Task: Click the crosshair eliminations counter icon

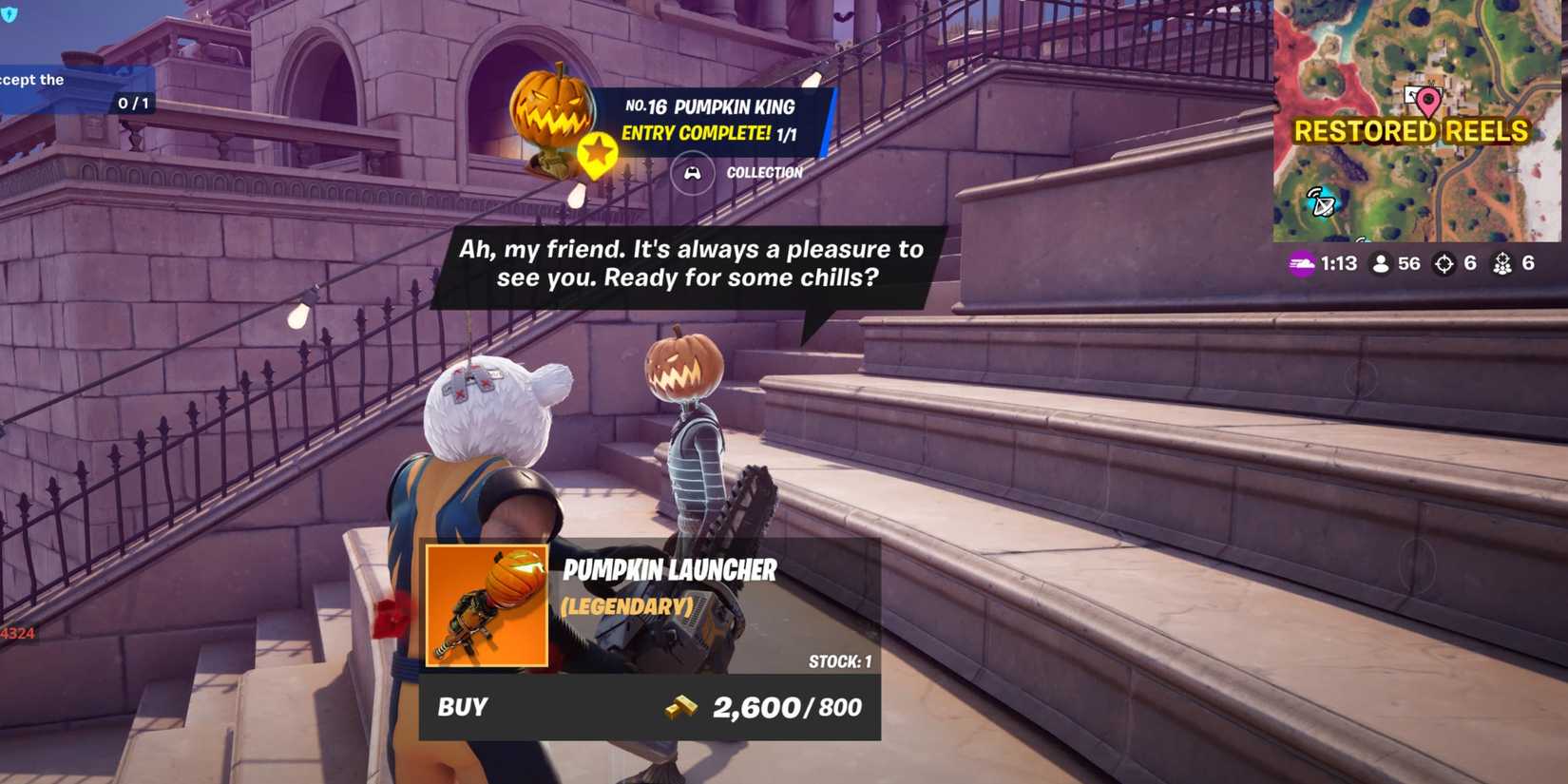Action: [1445, 263]
